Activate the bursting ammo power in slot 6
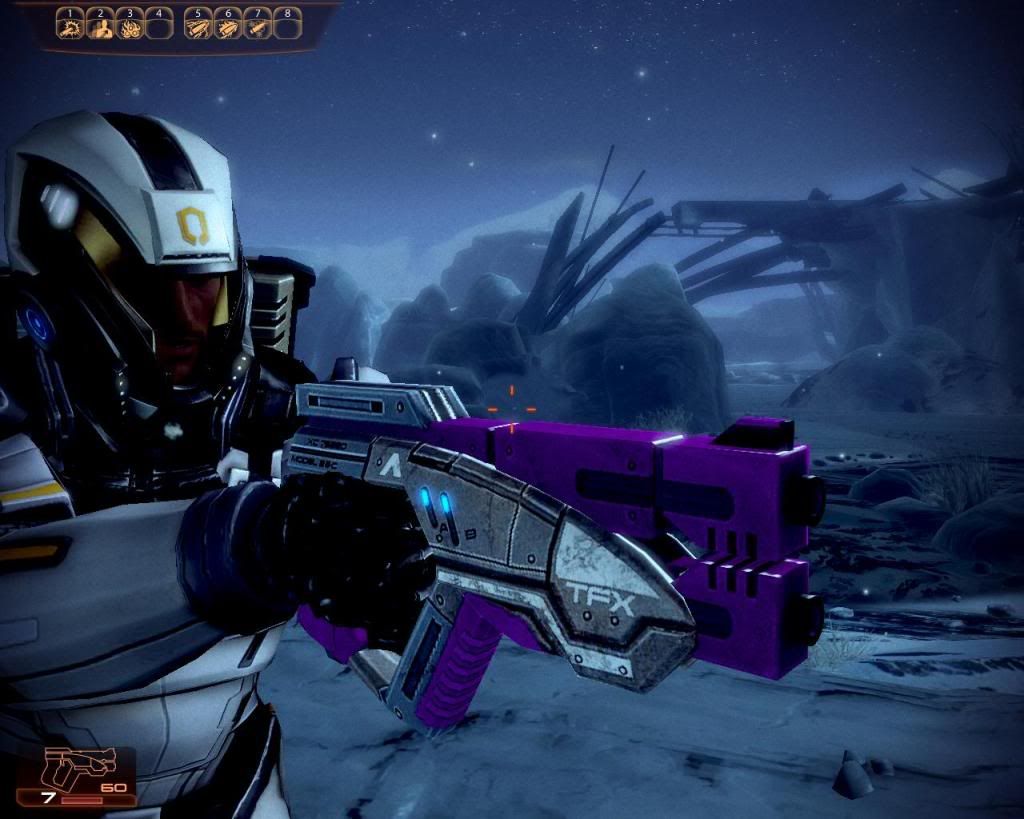The width and height of the screenshot is (1024, 819). click(x=228, y=28)
